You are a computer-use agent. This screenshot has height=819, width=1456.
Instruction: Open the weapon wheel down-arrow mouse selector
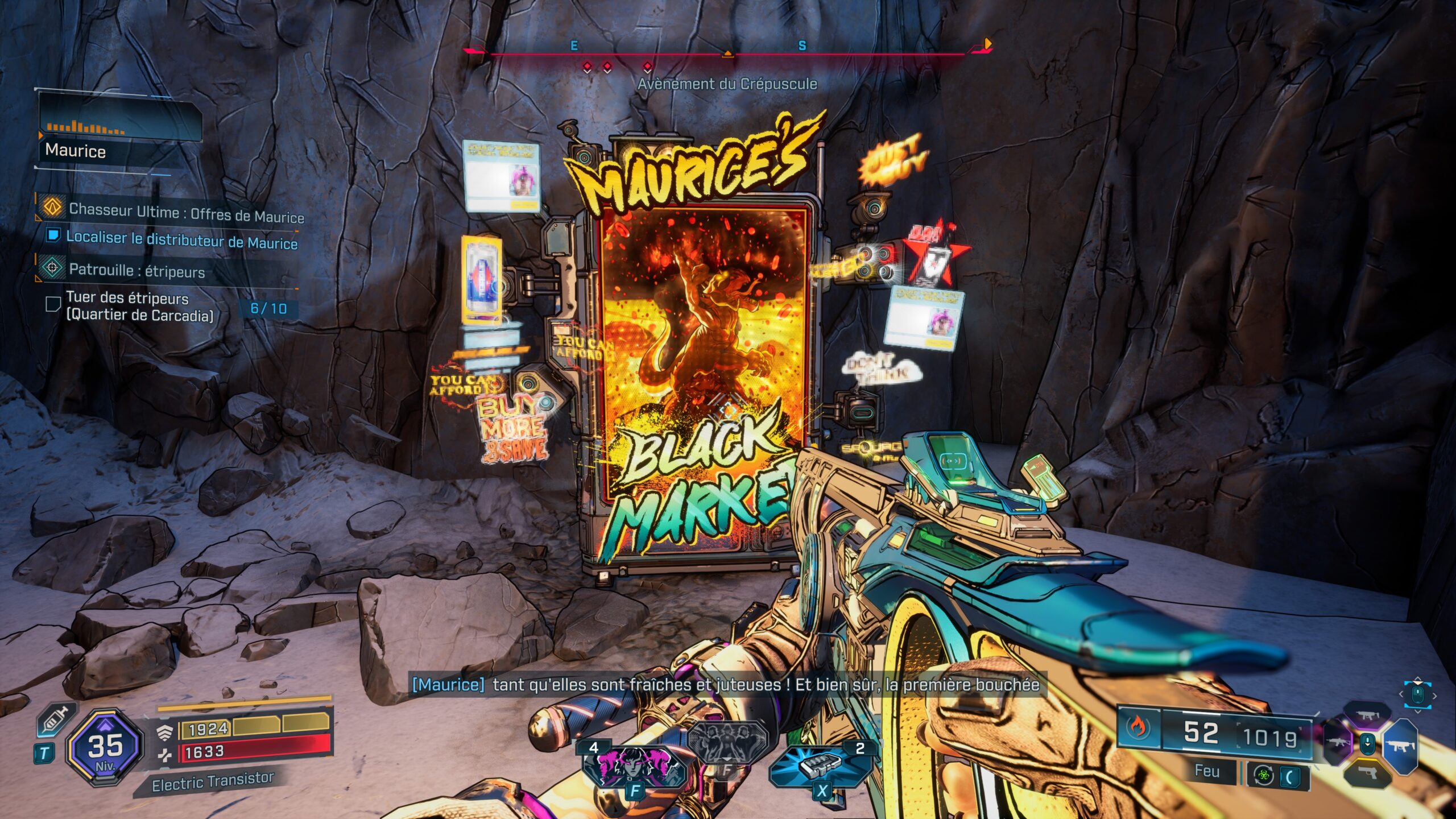point(1367,744)
